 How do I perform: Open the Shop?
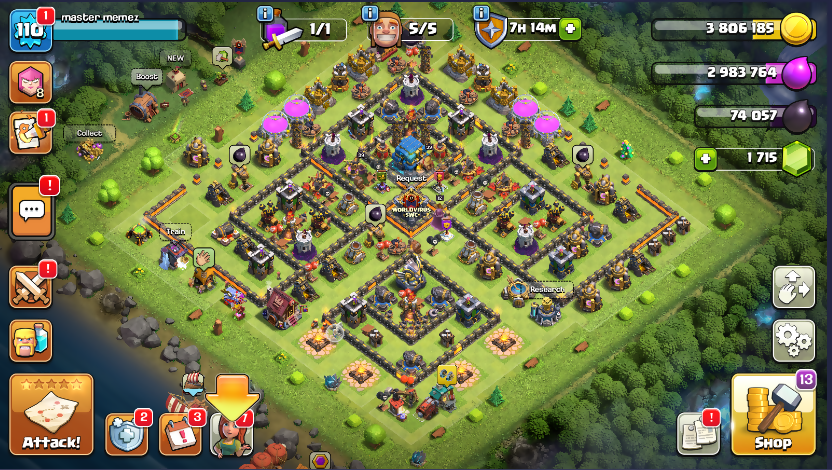772,415
